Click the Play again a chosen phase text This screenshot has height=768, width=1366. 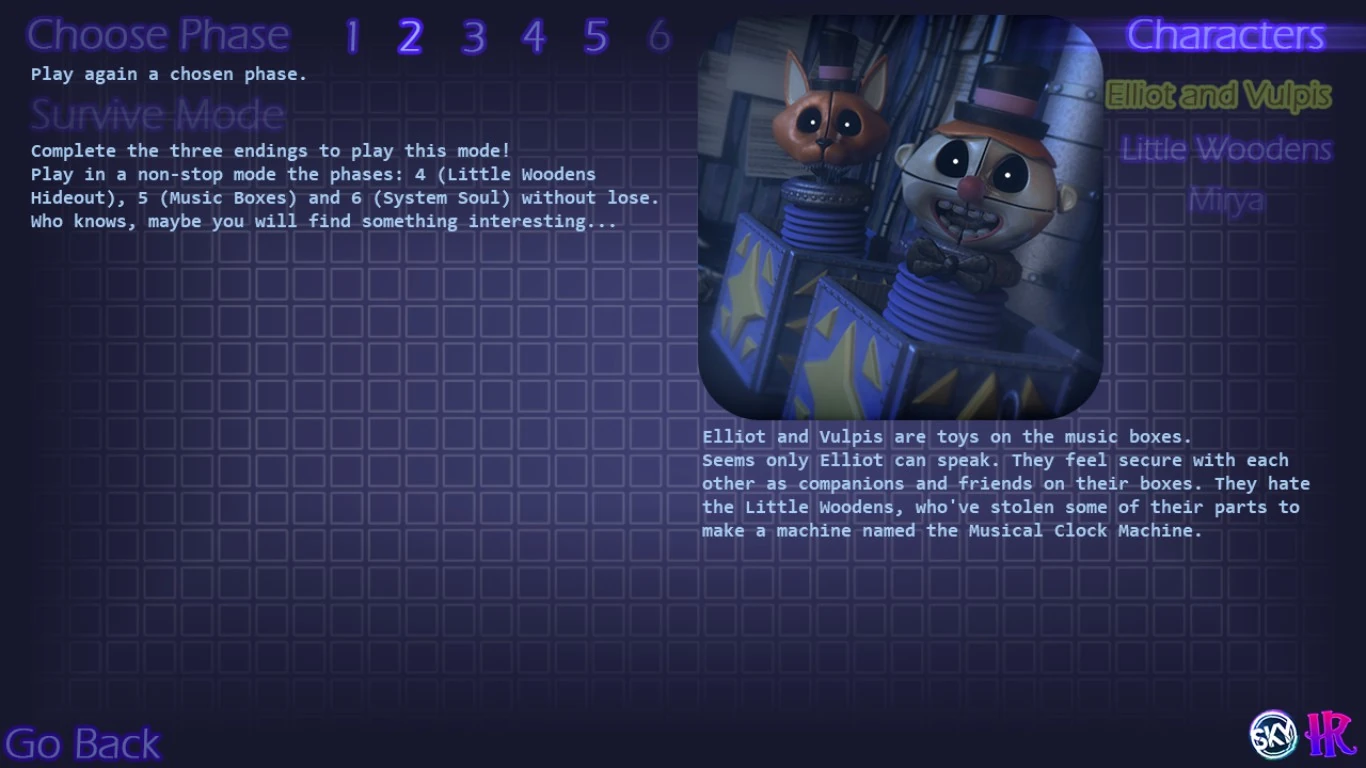pyautogui.click(x=167, y=73)
